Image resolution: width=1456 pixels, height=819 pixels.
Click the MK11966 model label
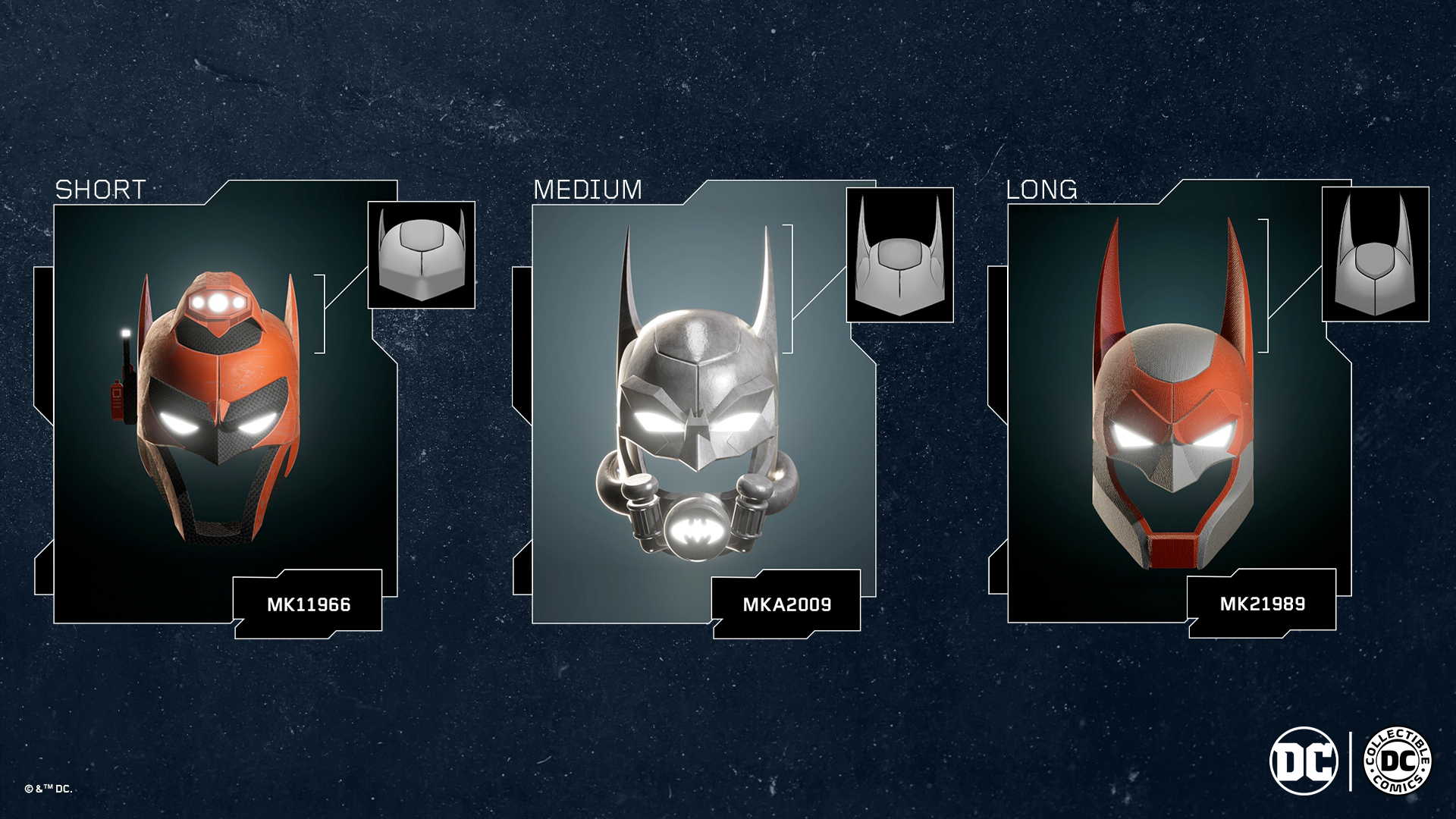(x=309, y=604)
